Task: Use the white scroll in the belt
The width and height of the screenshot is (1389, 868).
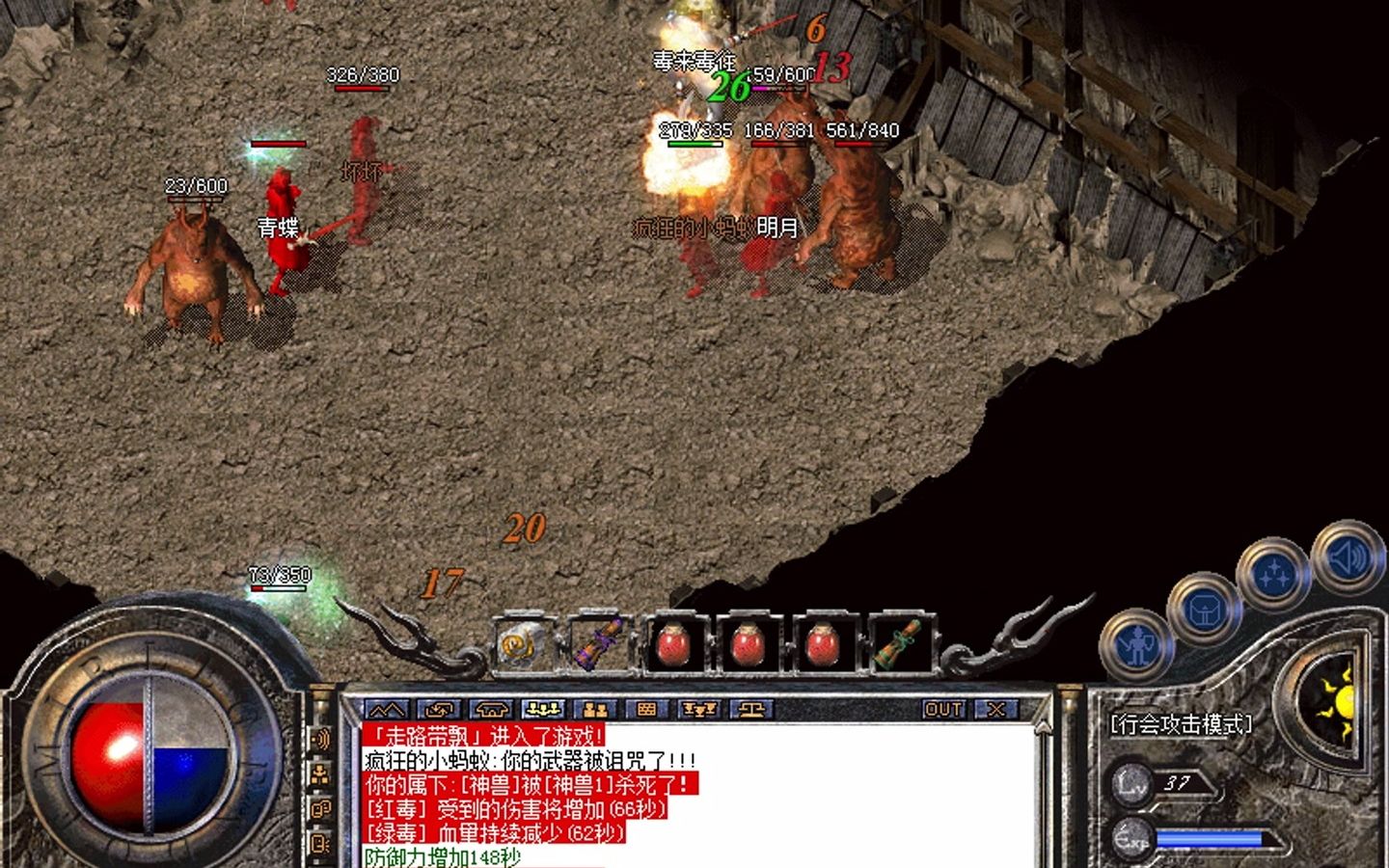Action: (x=522, y=644)
